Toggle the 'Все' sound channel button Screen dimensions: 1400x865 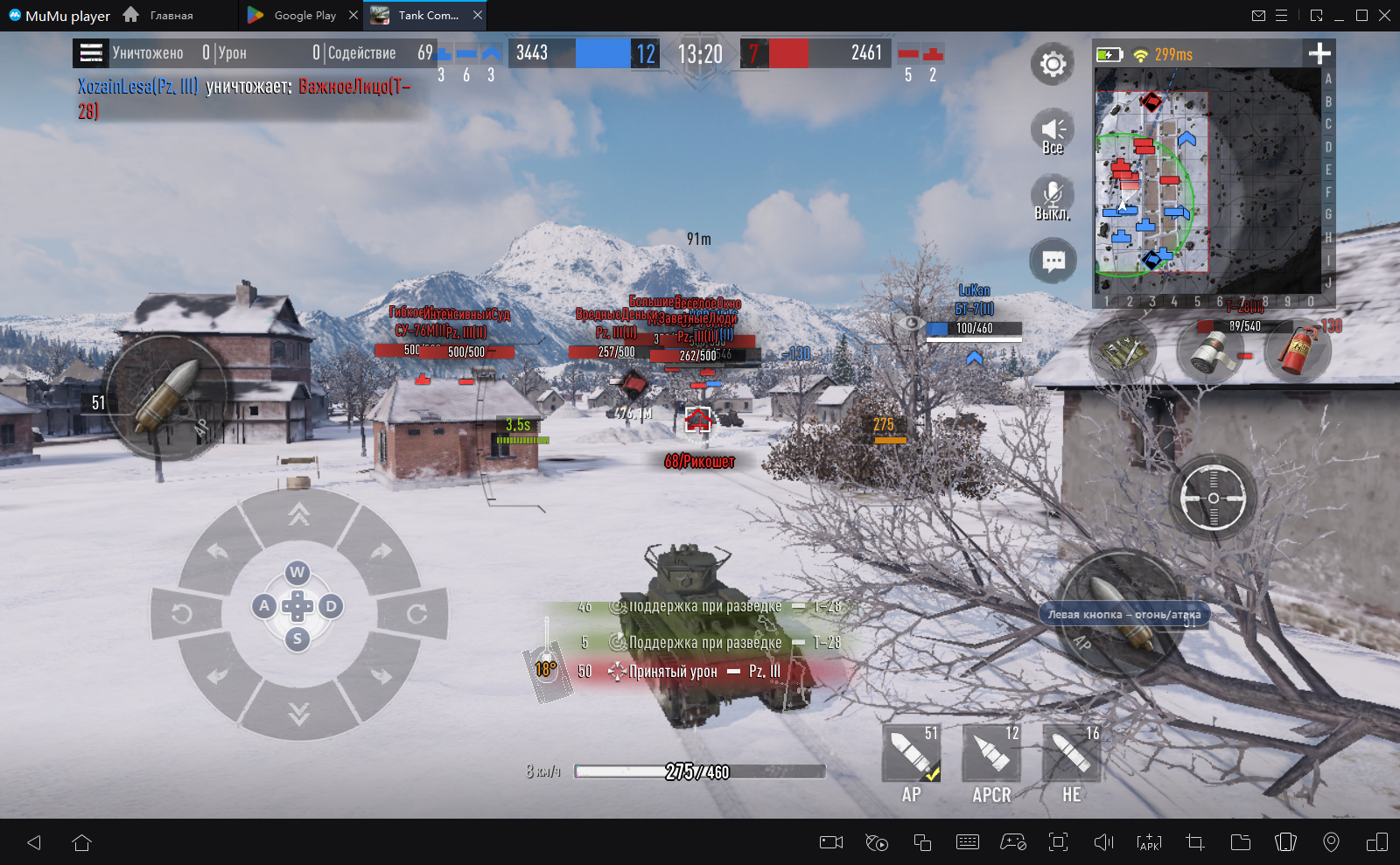pos(1053,132)
